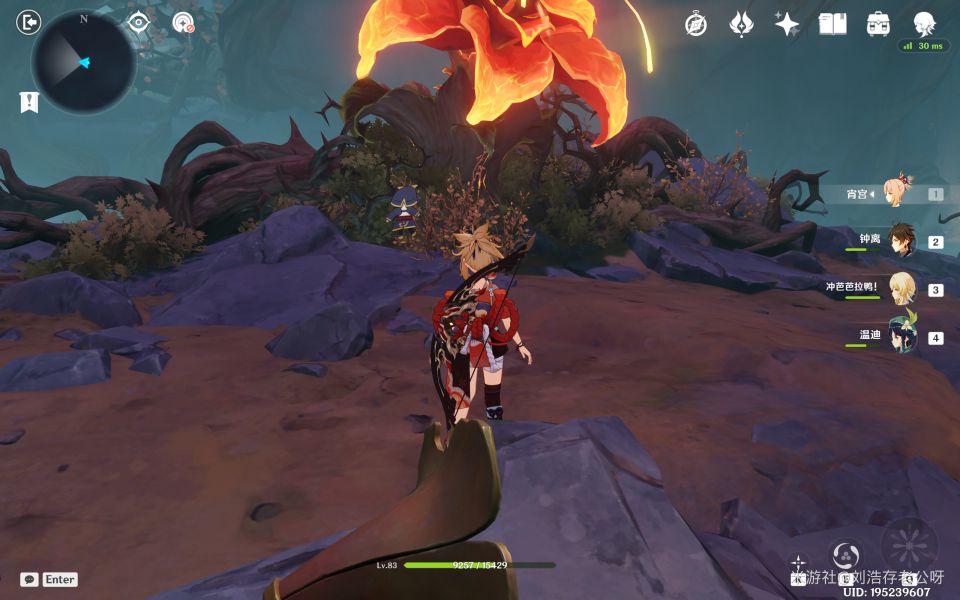
Task: Trigger the firework elemental burst icon
Action: (x=908, y=546)
